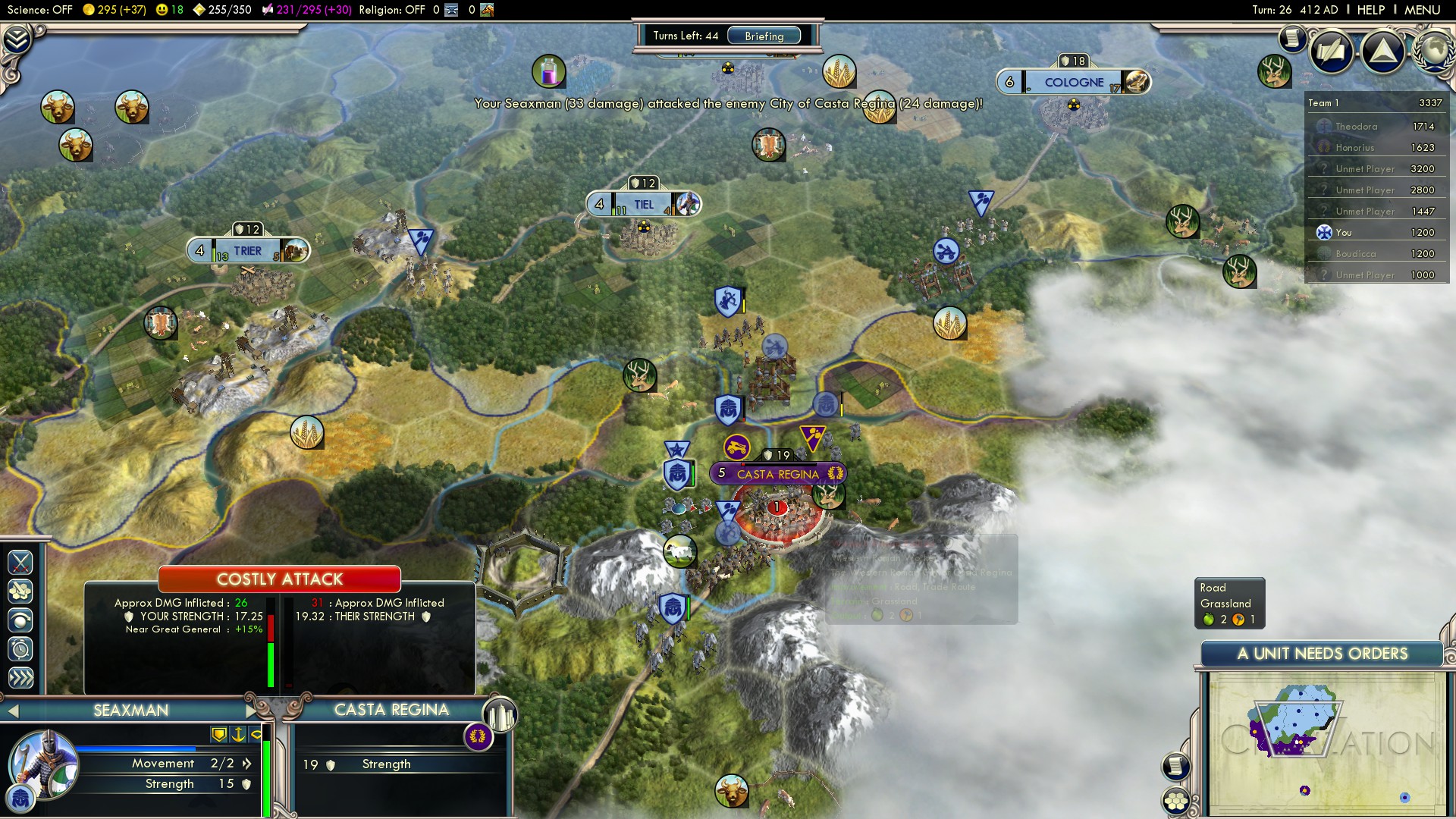Open the HELP screen
This screenshot has height=819, width=1456.
click(x=1370, y=10)
